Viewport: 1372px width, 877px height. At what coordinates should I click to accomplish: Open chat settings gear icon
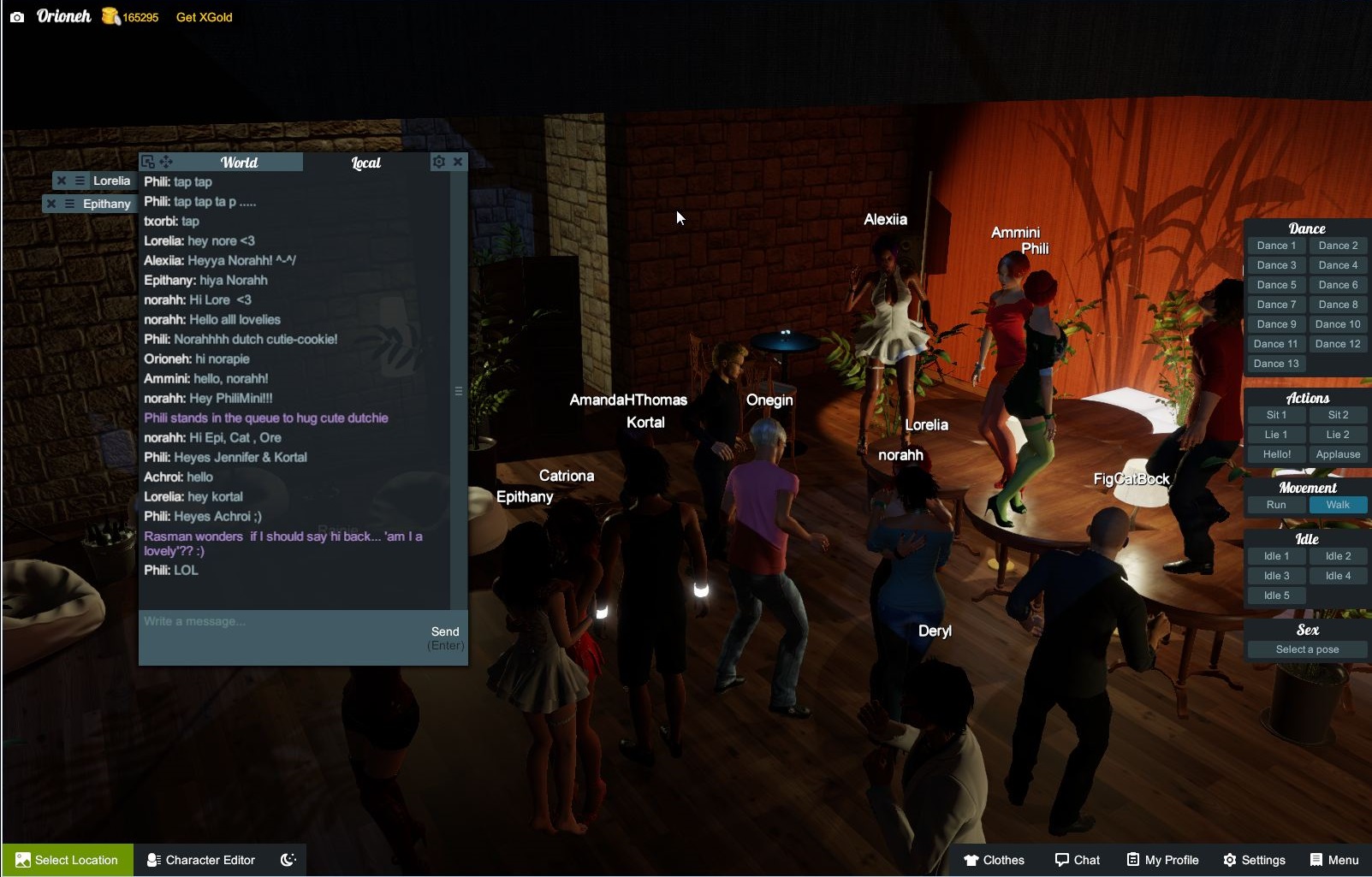[x=438, y=162]
